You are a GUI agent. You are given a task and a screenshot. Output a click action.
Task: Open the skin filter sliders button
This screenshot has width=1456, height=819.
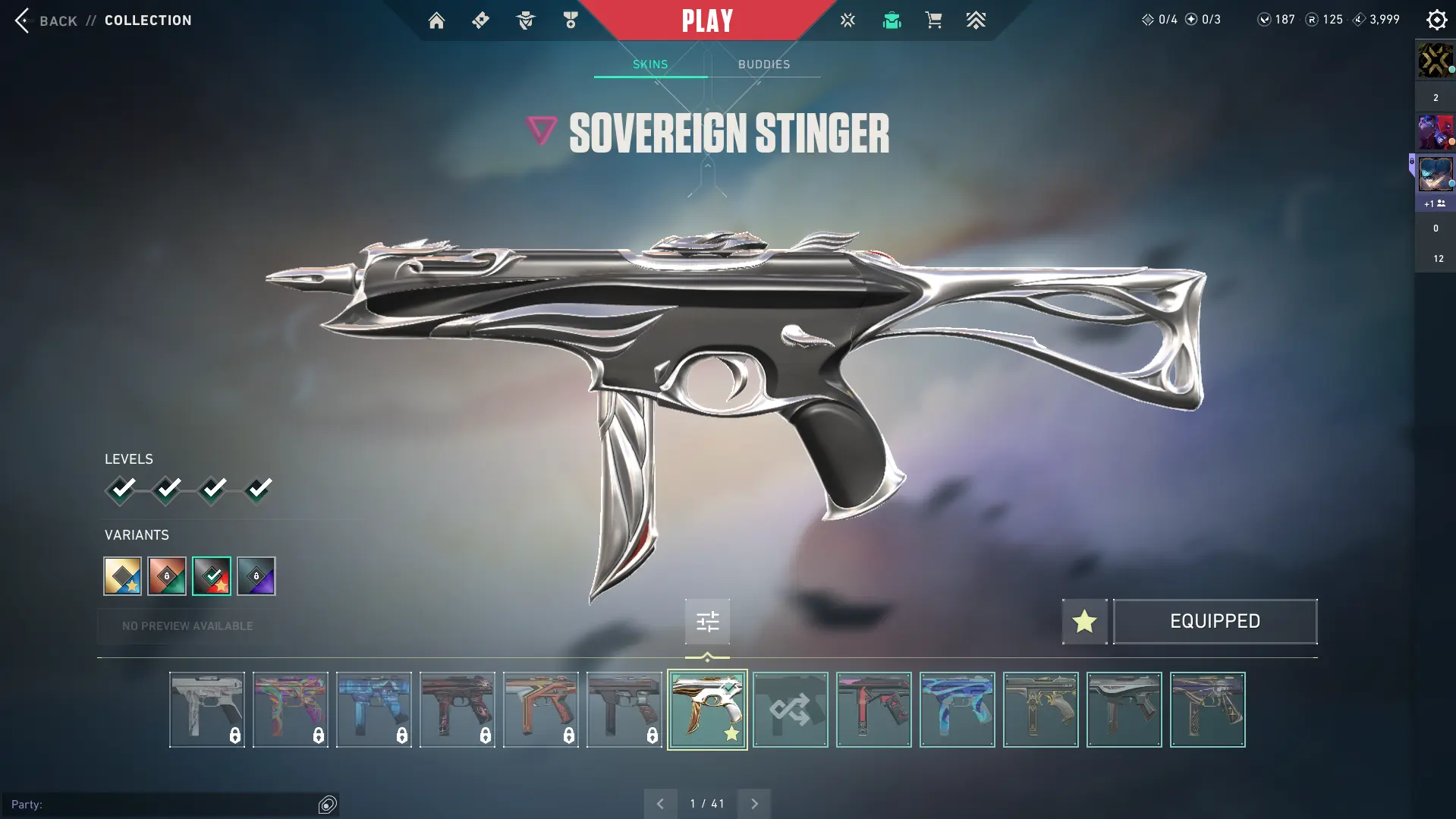pyautogui.click(x=707, y=622)
